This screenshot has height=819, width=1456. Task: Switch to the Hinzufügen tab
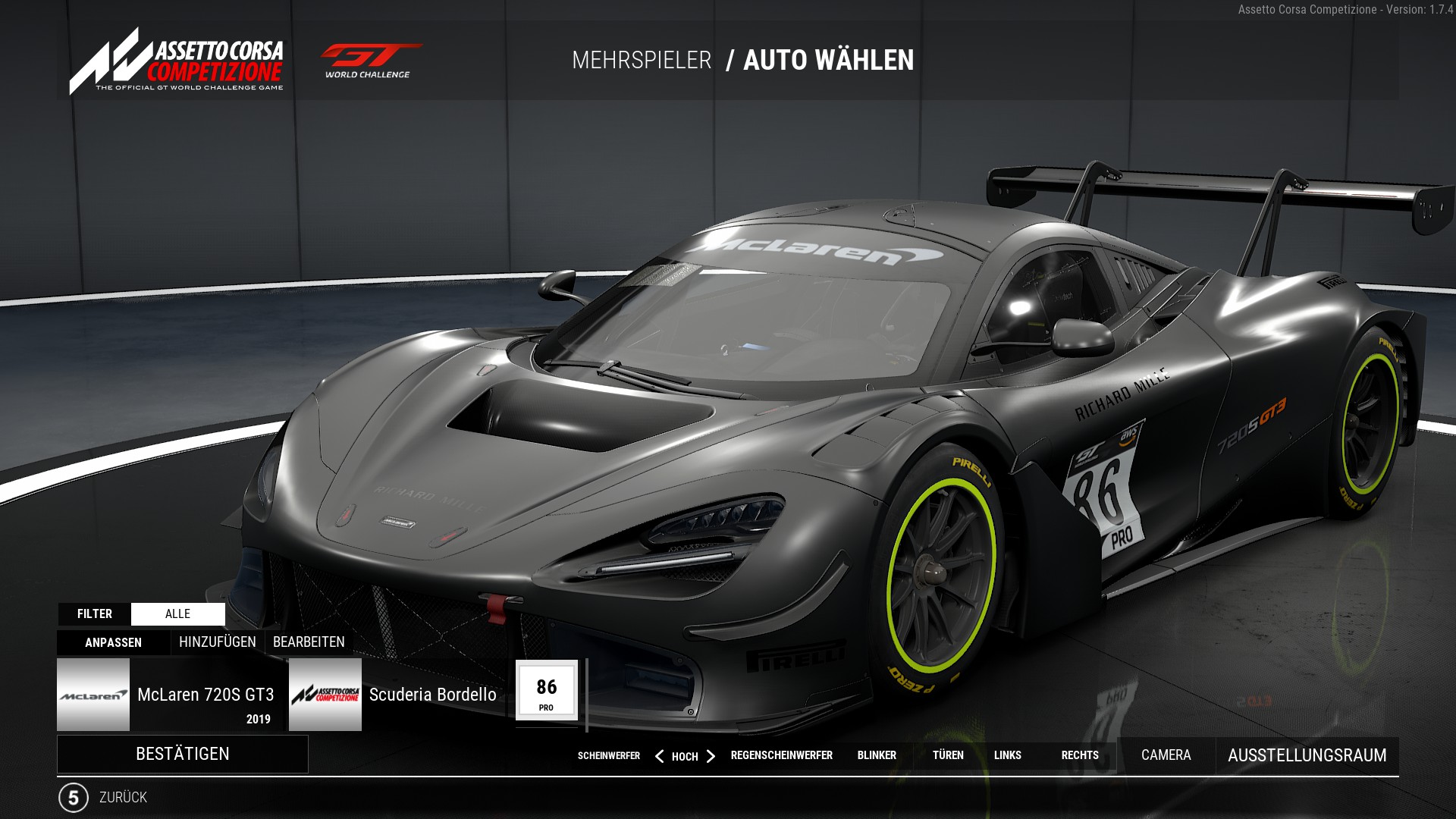click(x=217, y=642)
